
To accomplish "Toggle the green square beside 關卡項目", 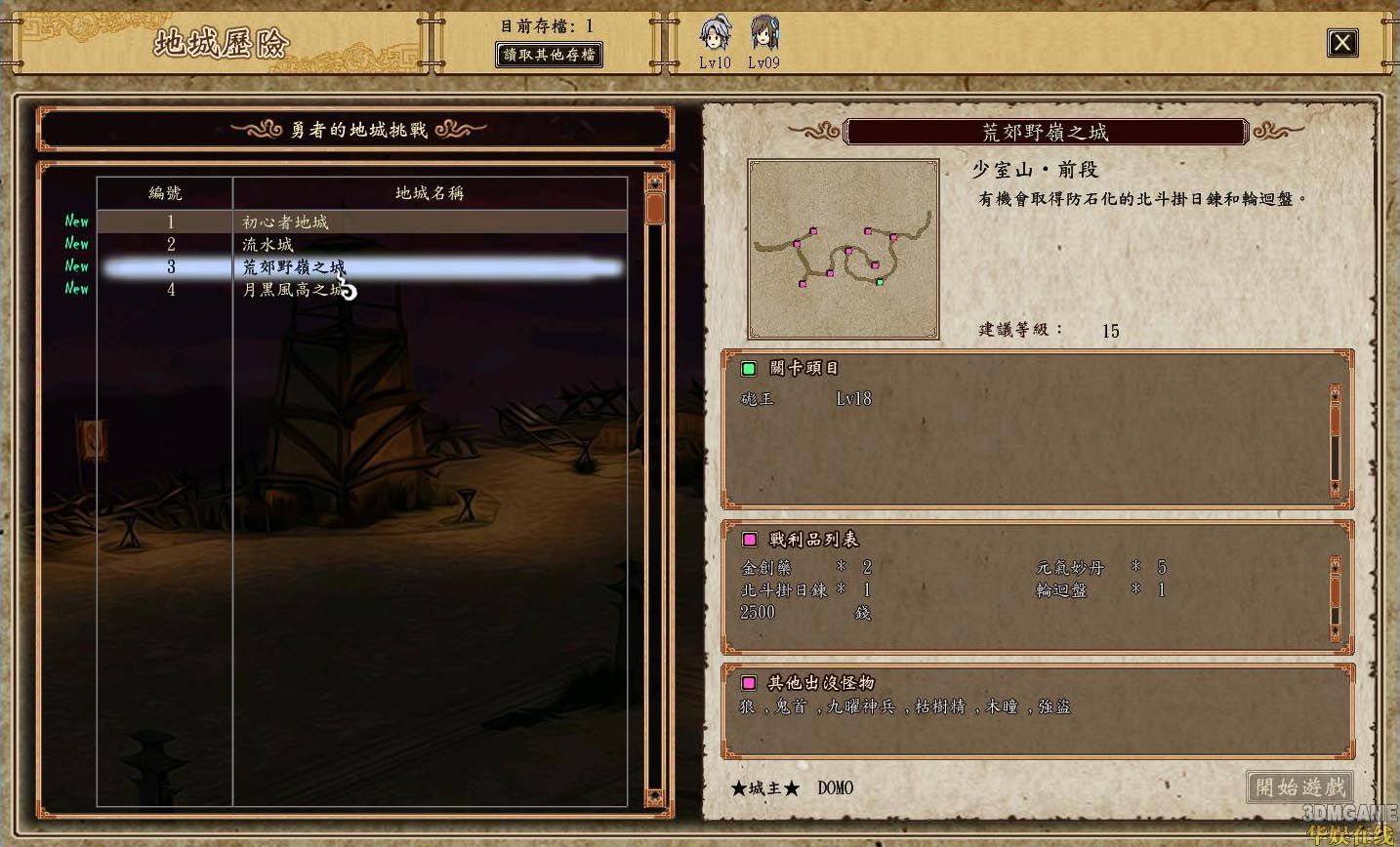I will point(748,369).
